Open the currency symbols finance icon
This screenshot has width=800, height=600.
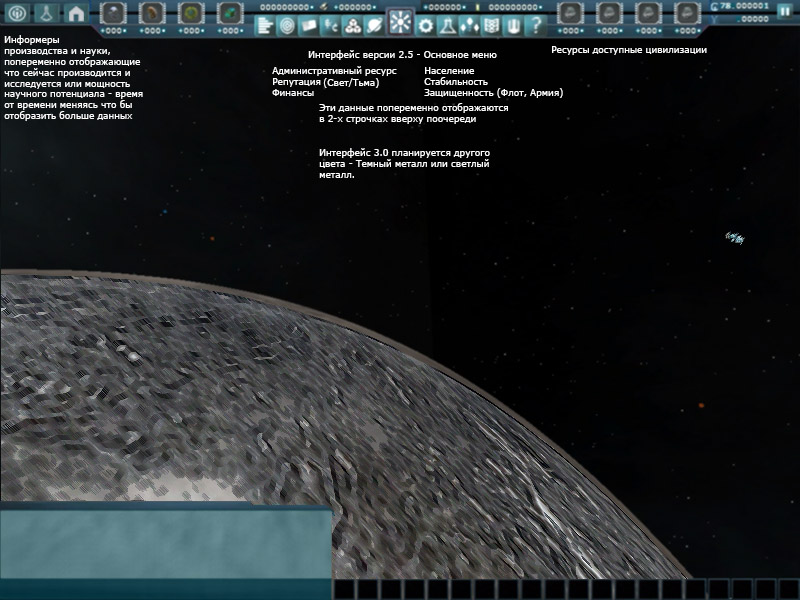(330, 24)
